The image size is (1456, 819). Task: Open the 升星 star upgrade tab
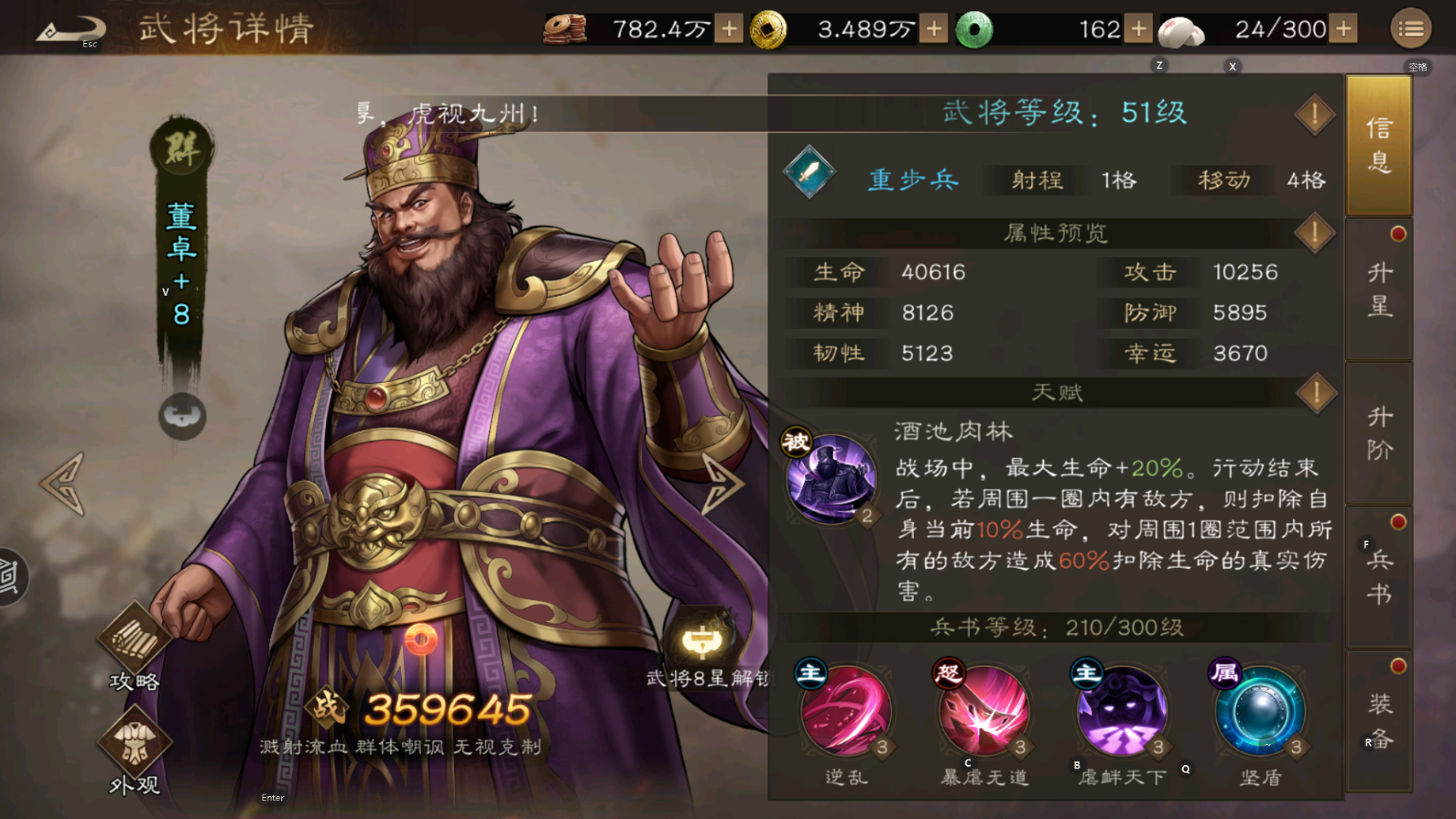tap(1379, 289)
